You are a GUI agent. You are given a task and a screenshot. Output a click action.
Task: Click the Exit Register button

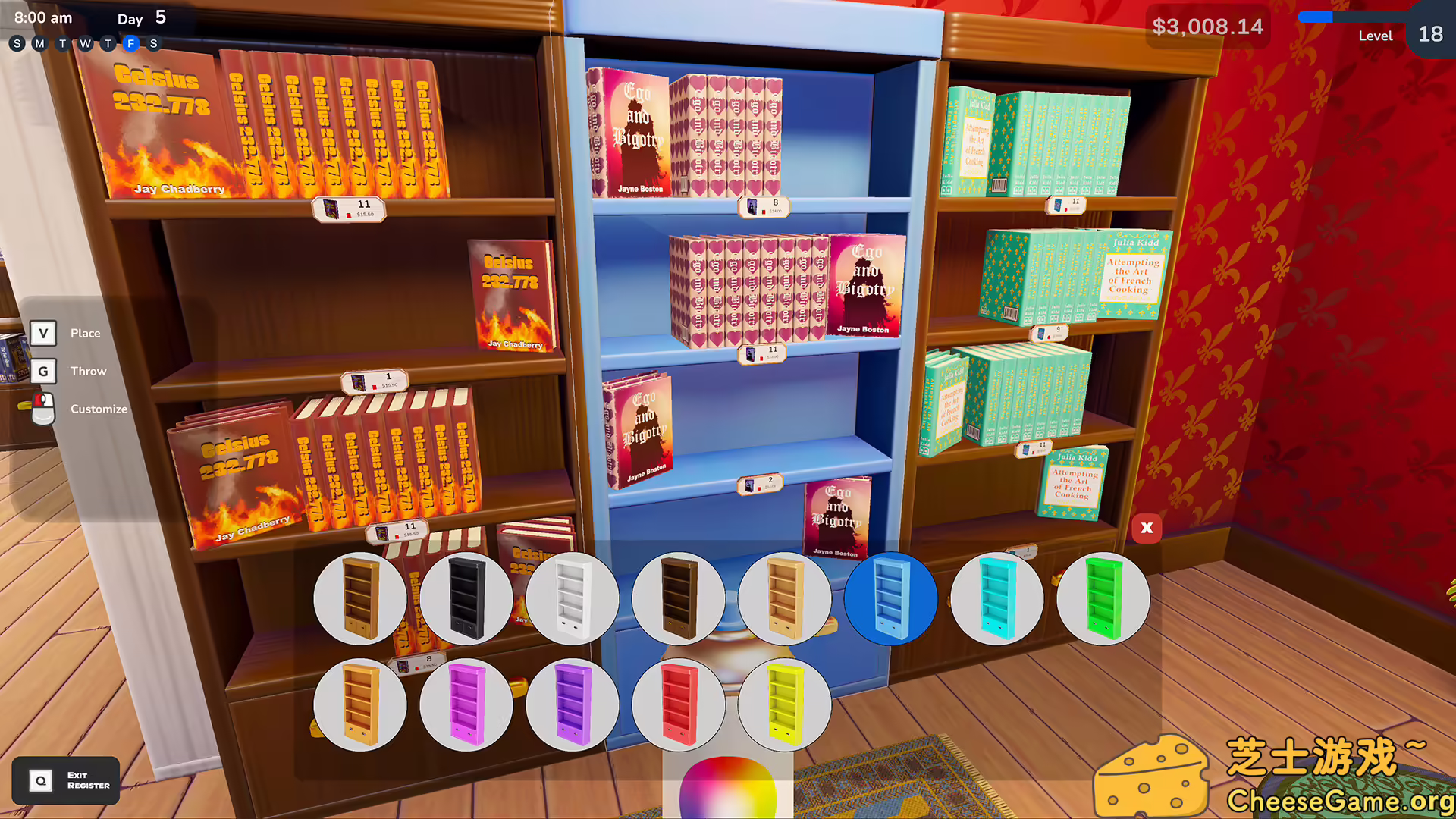point(66,780)
